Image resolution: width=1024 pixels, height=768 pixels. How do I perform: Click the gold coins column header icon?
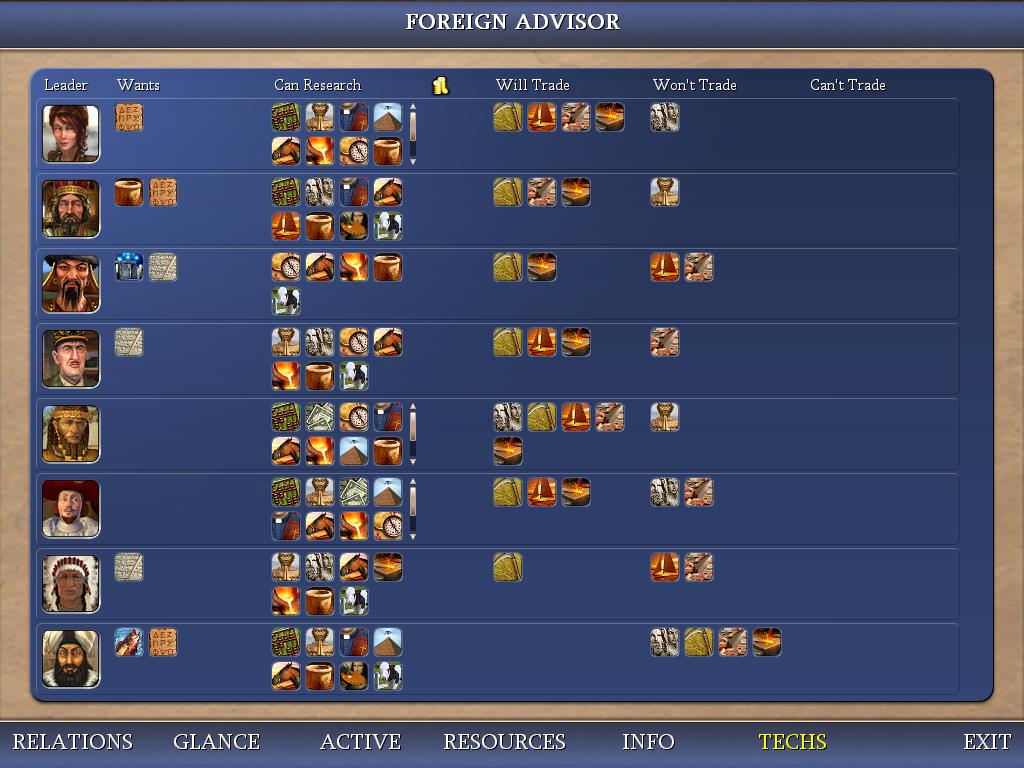point(440,86)
